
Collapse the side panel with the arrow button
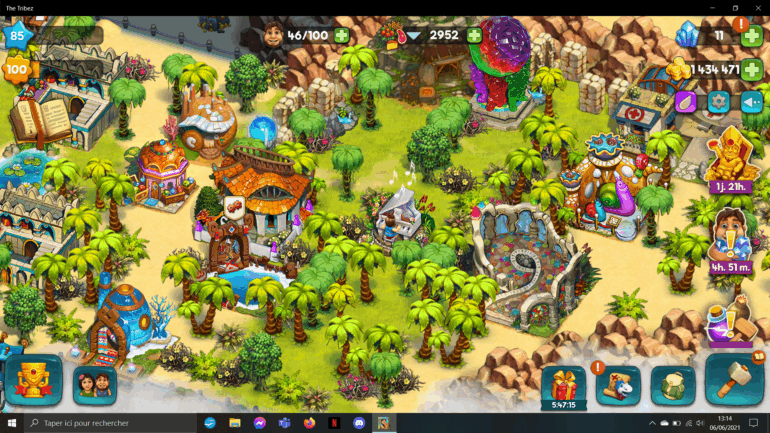(x=751, y=101)
